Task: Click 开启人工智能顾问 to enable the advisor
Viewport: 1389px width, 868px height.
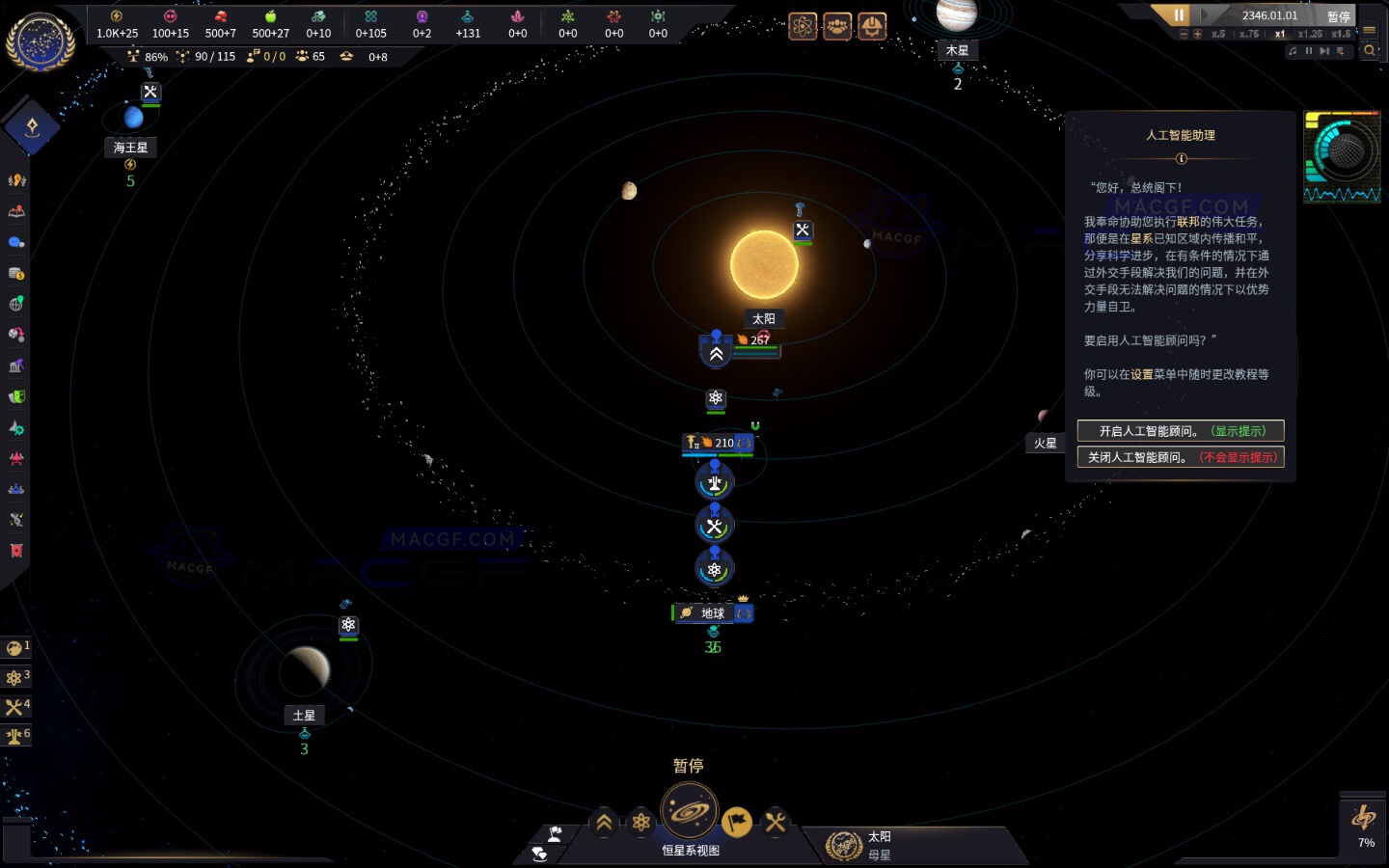Action: pos(1180,431)
